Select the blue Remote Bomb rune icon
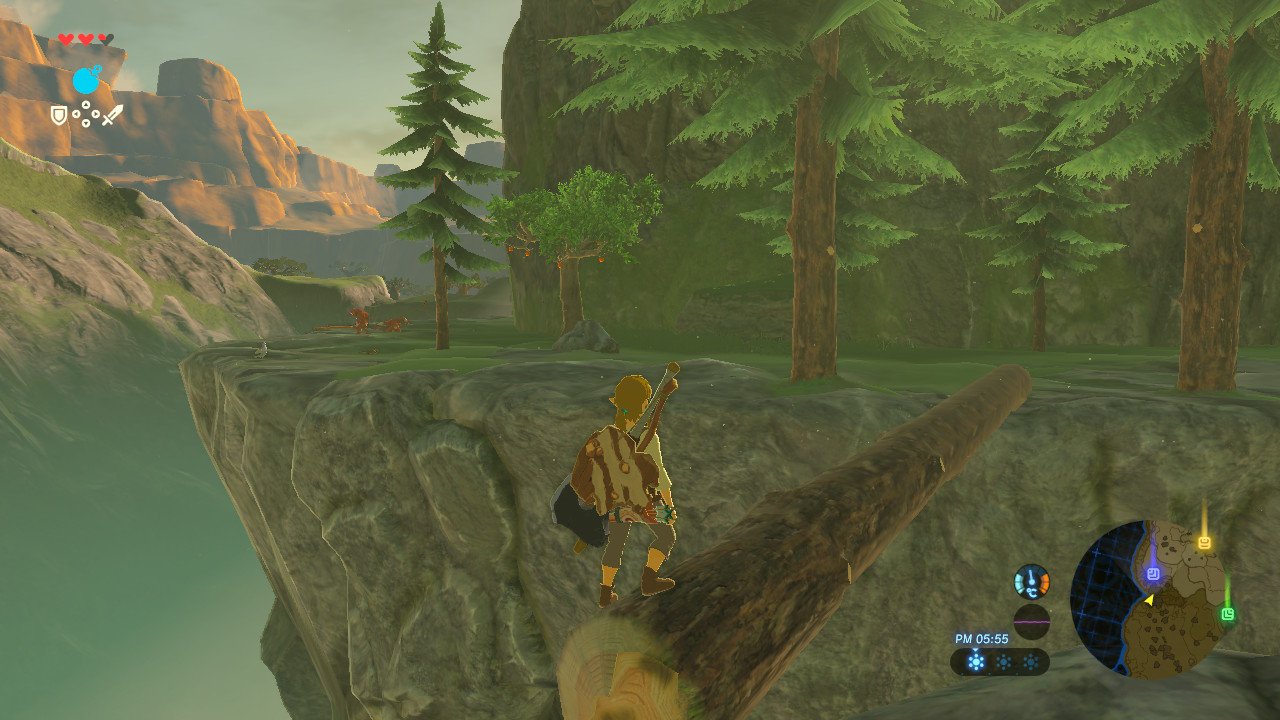Image resolution: width=1280 pixels, height=720 pixels. pyautogui.click(x=86, y=81)
